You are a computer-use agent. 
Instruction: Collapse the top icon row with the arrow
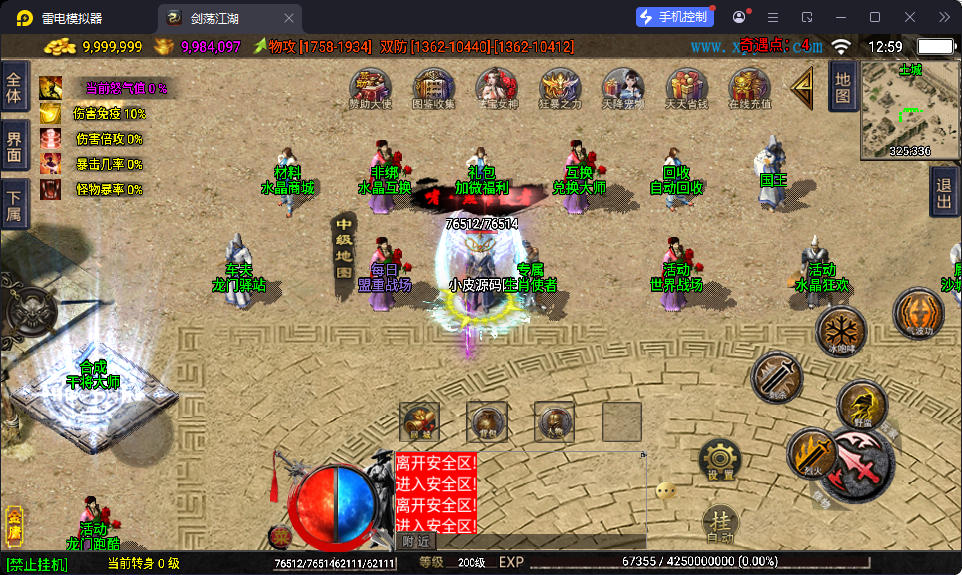(x=801, y=87)
